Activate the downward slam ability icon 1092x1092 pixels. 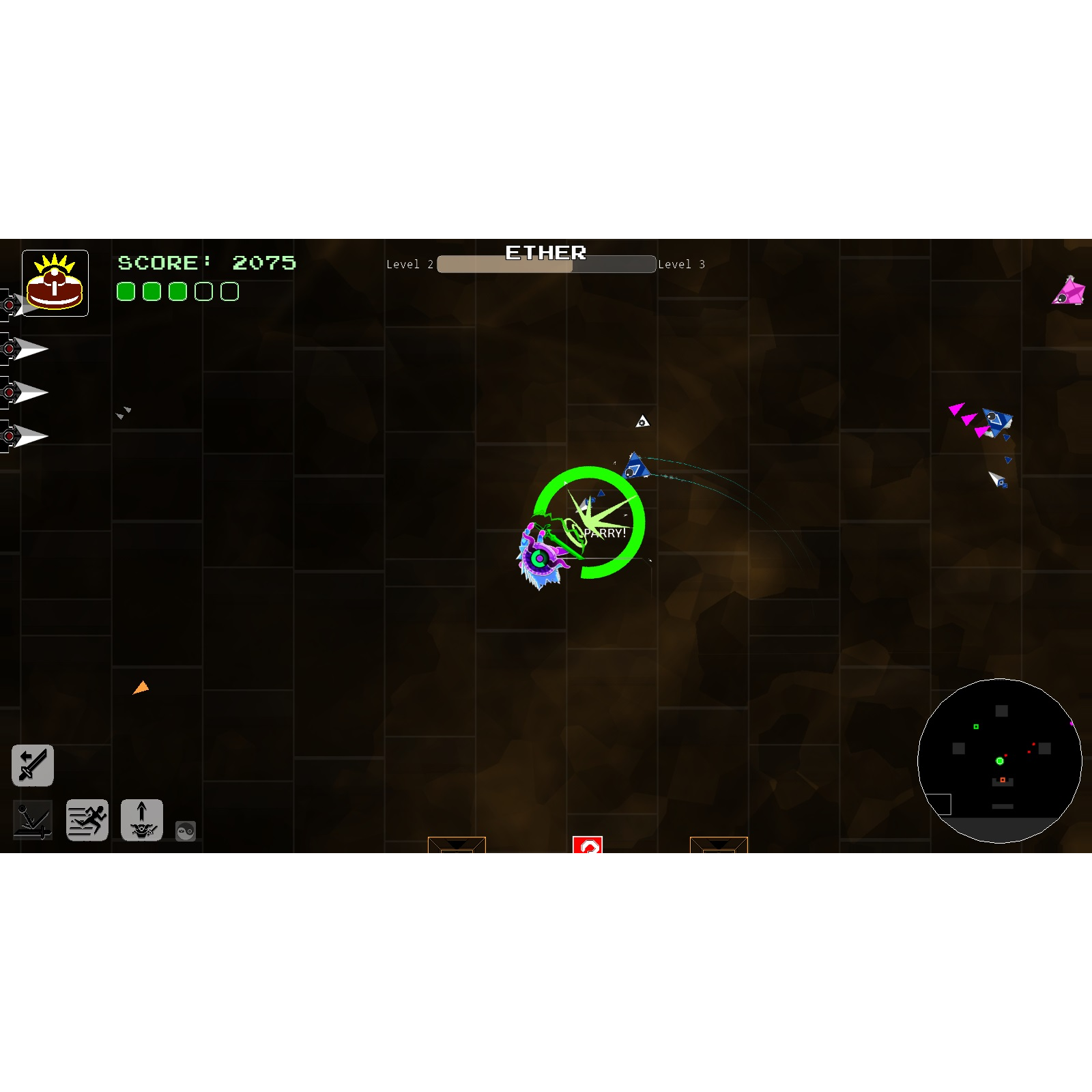click(32, 820)
